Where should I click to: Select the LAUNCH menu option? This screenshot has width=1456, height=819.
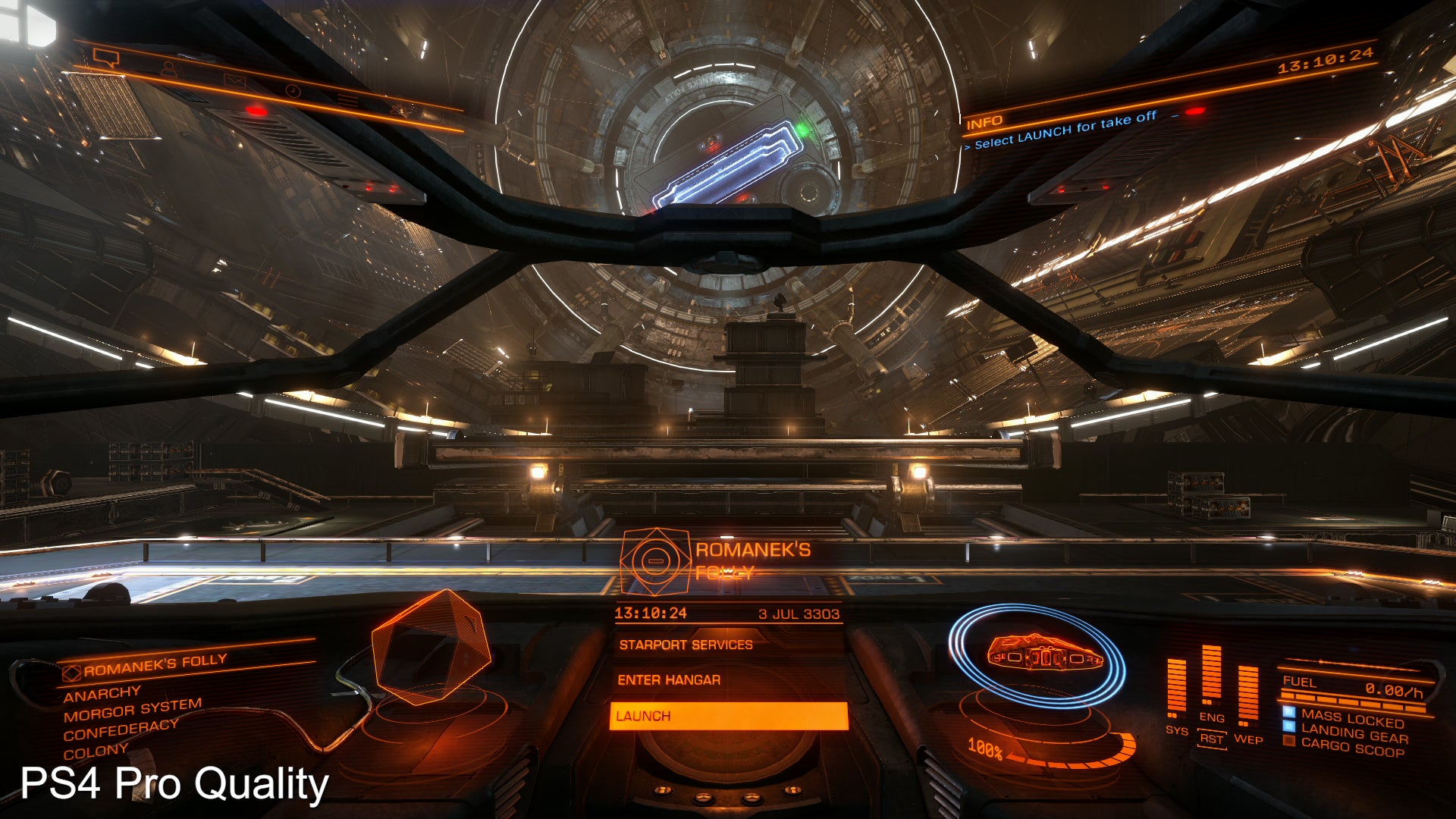(728, 716)
